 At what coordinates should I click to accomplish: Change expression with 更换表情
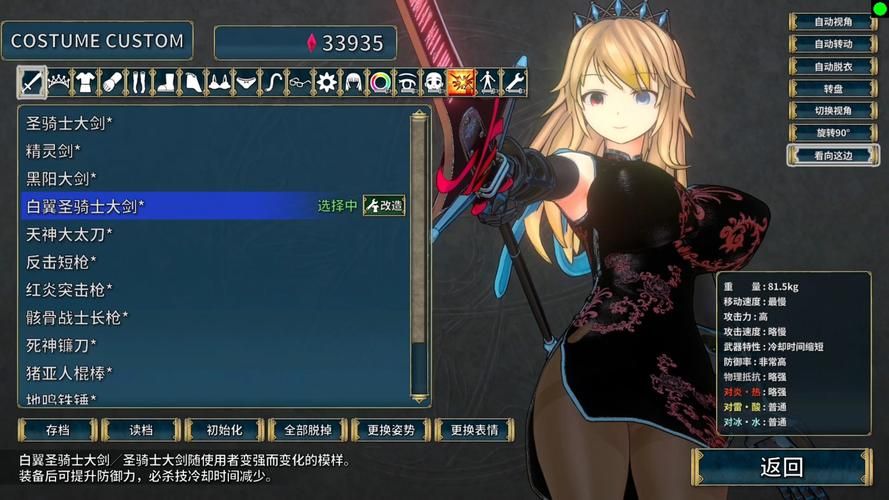click(x=473, y=430)
